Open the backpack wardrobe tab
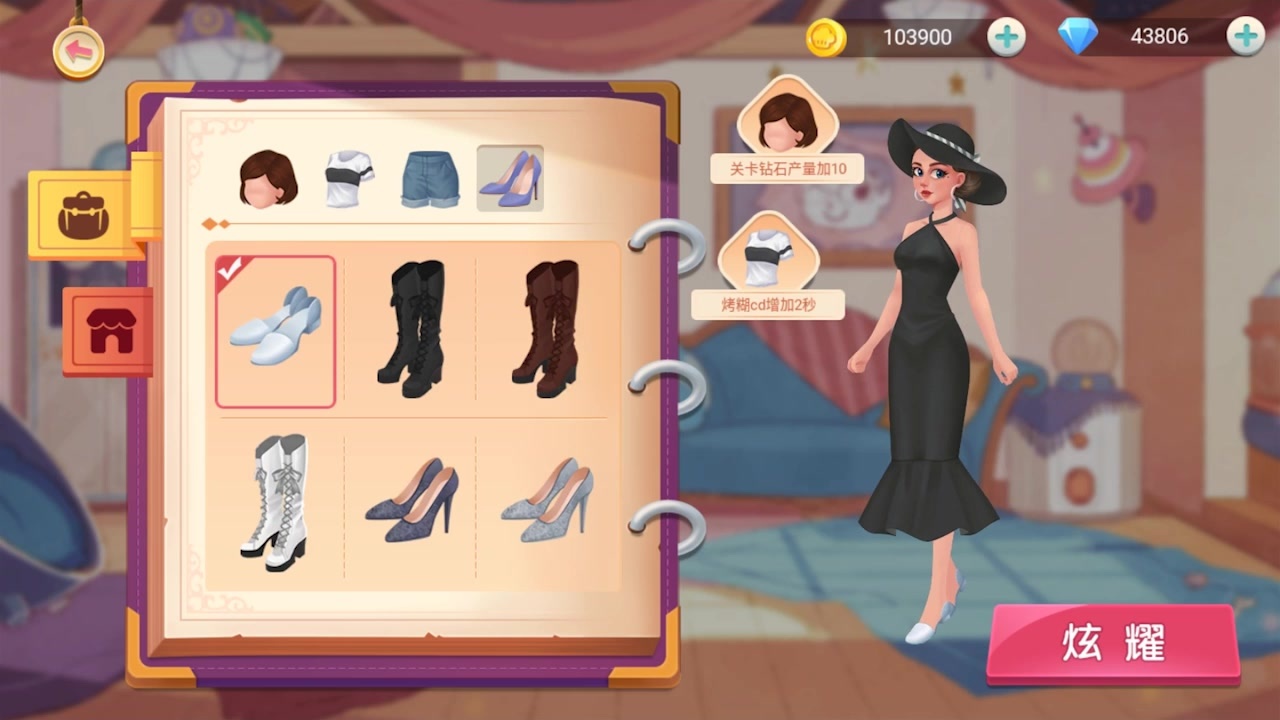The height and width of the screenshot is (720, 1280). coord(87,215)
